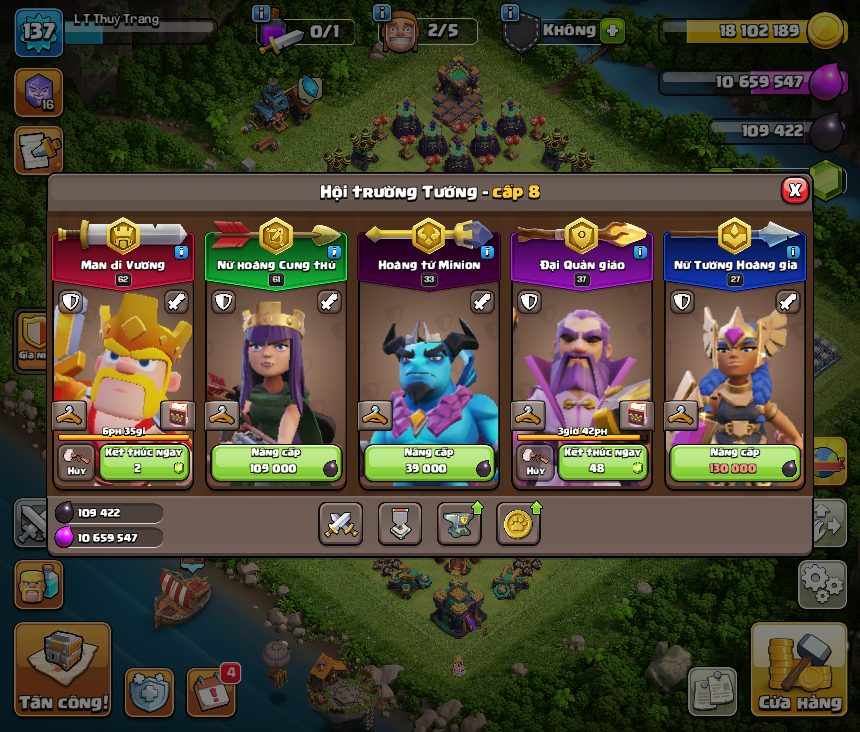Open player level 137 profile badge

39,33
